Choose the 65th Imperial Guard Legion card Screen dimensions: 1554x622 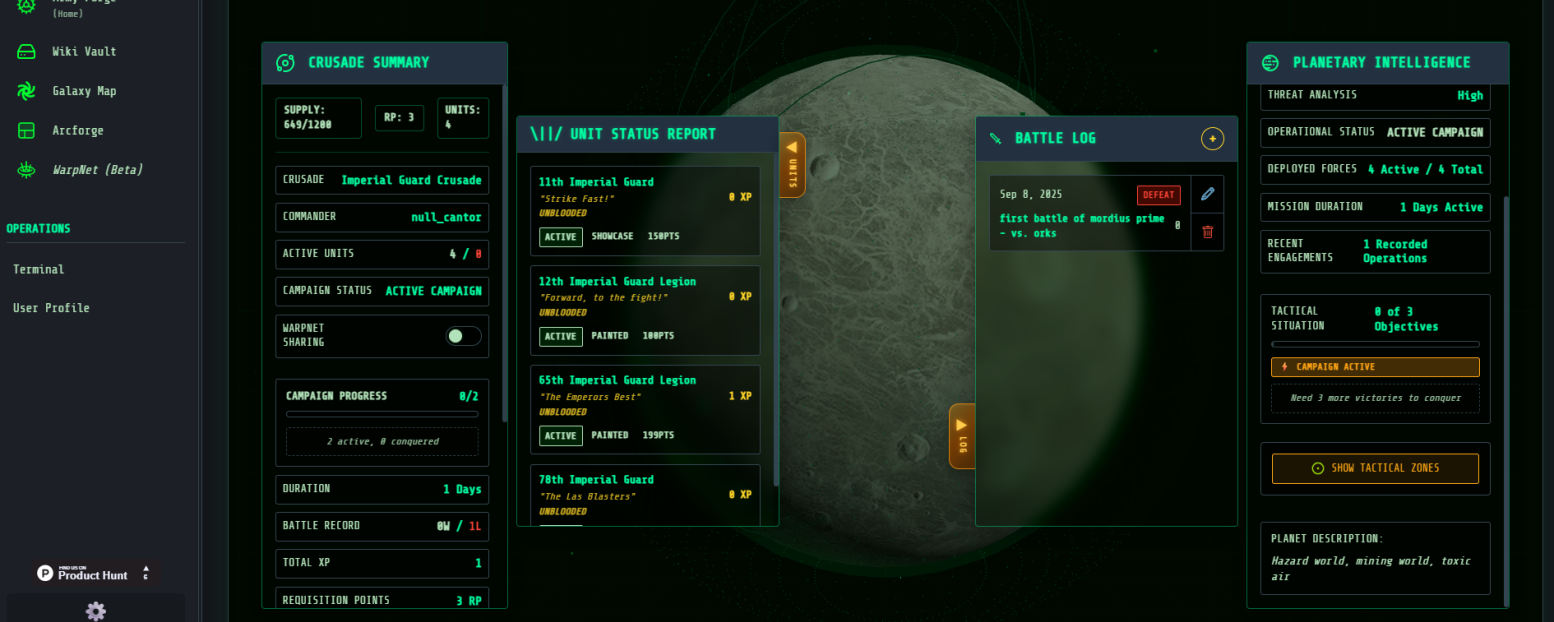coord(644,408)
